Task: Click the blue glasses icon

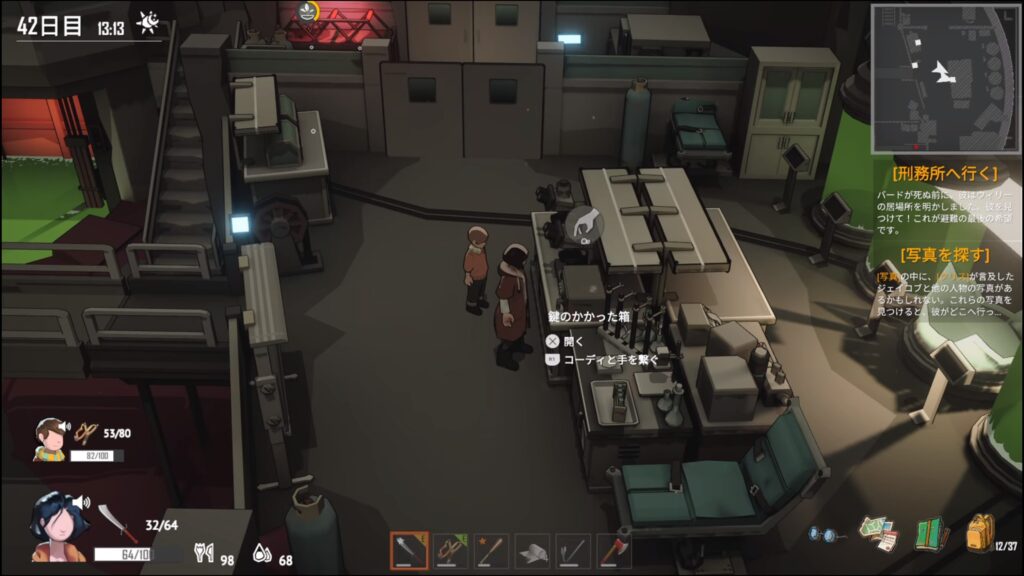Action: (826, 534)
